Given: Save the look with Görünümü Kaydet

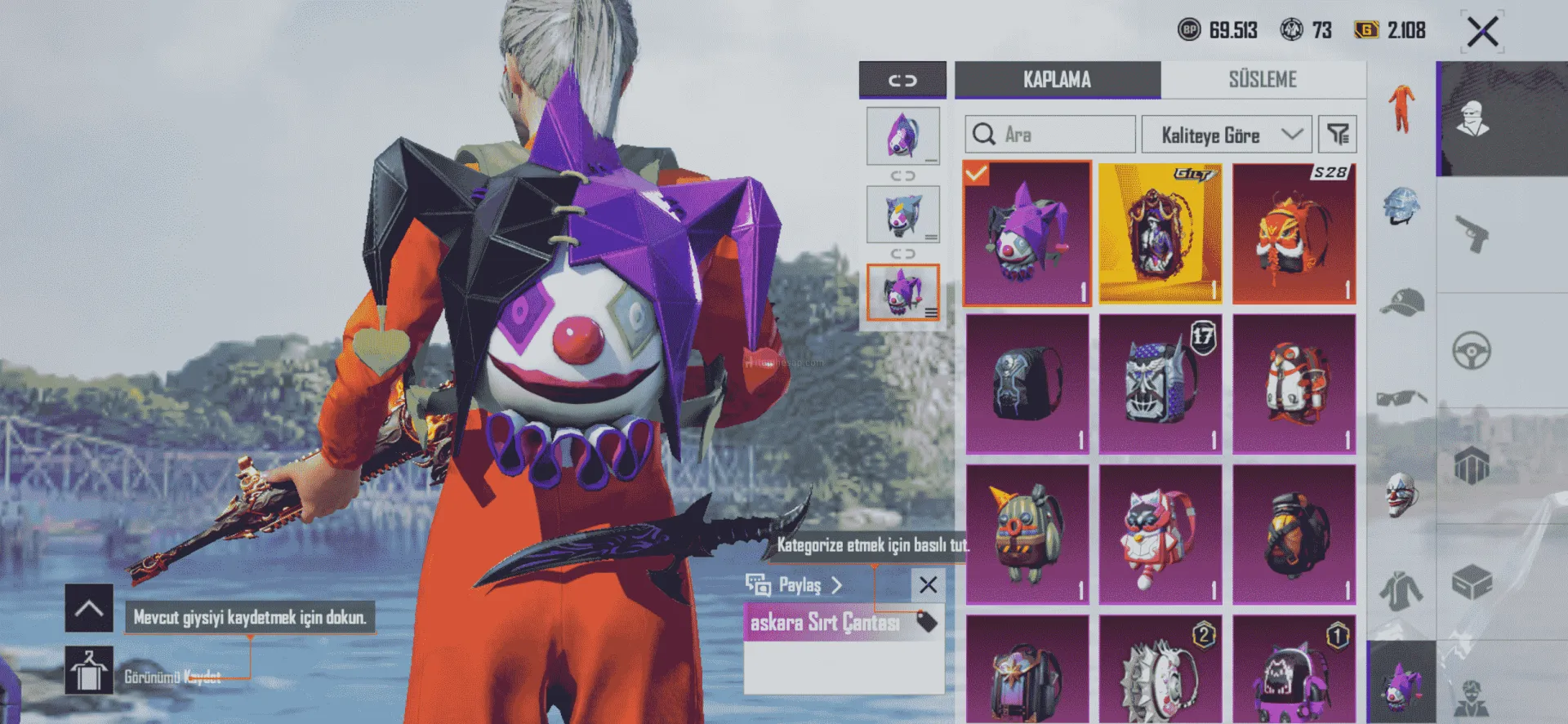Looking at the screenshot, I should pos(90,671).
